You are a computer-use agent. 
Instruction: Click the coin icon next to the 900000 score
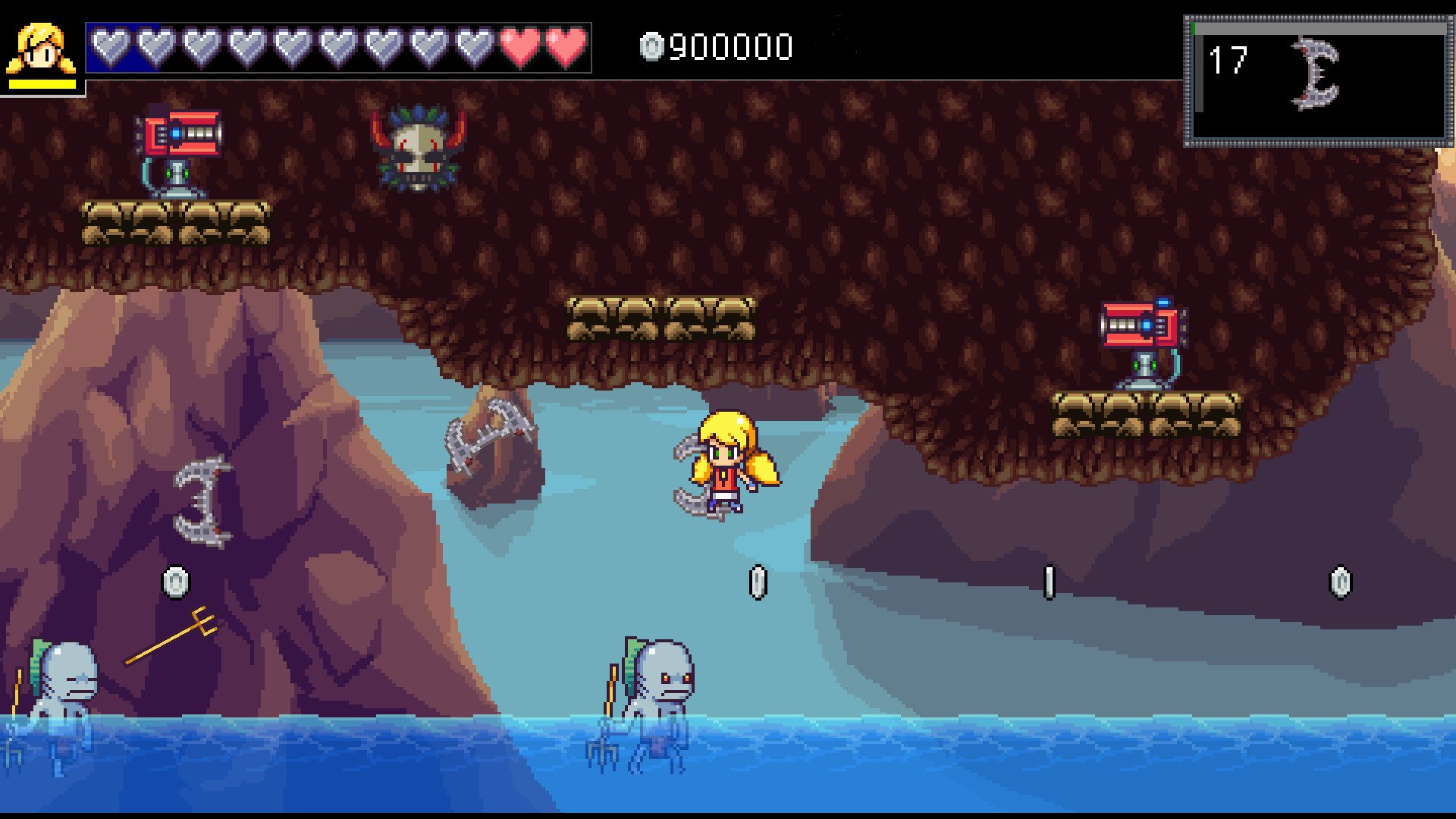tap(651, 47)
